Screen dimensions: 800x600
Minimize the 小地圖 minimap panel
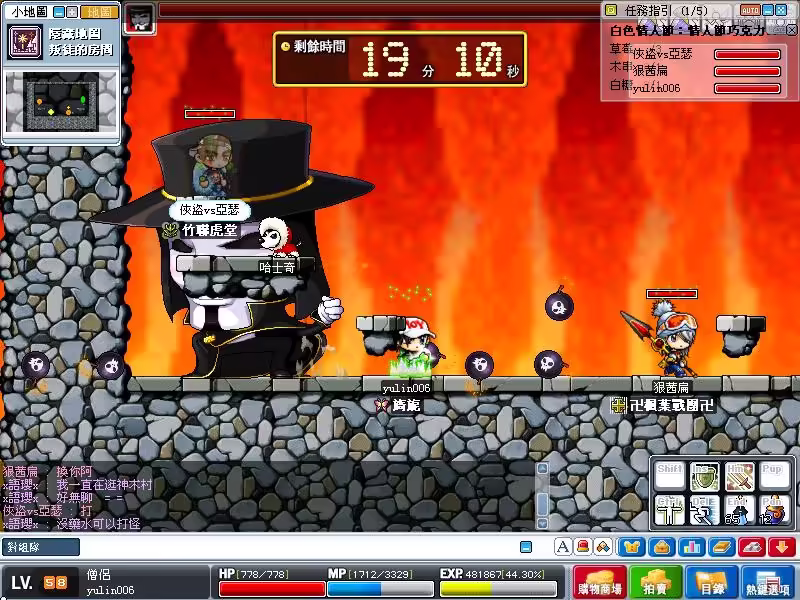point(58,12)
